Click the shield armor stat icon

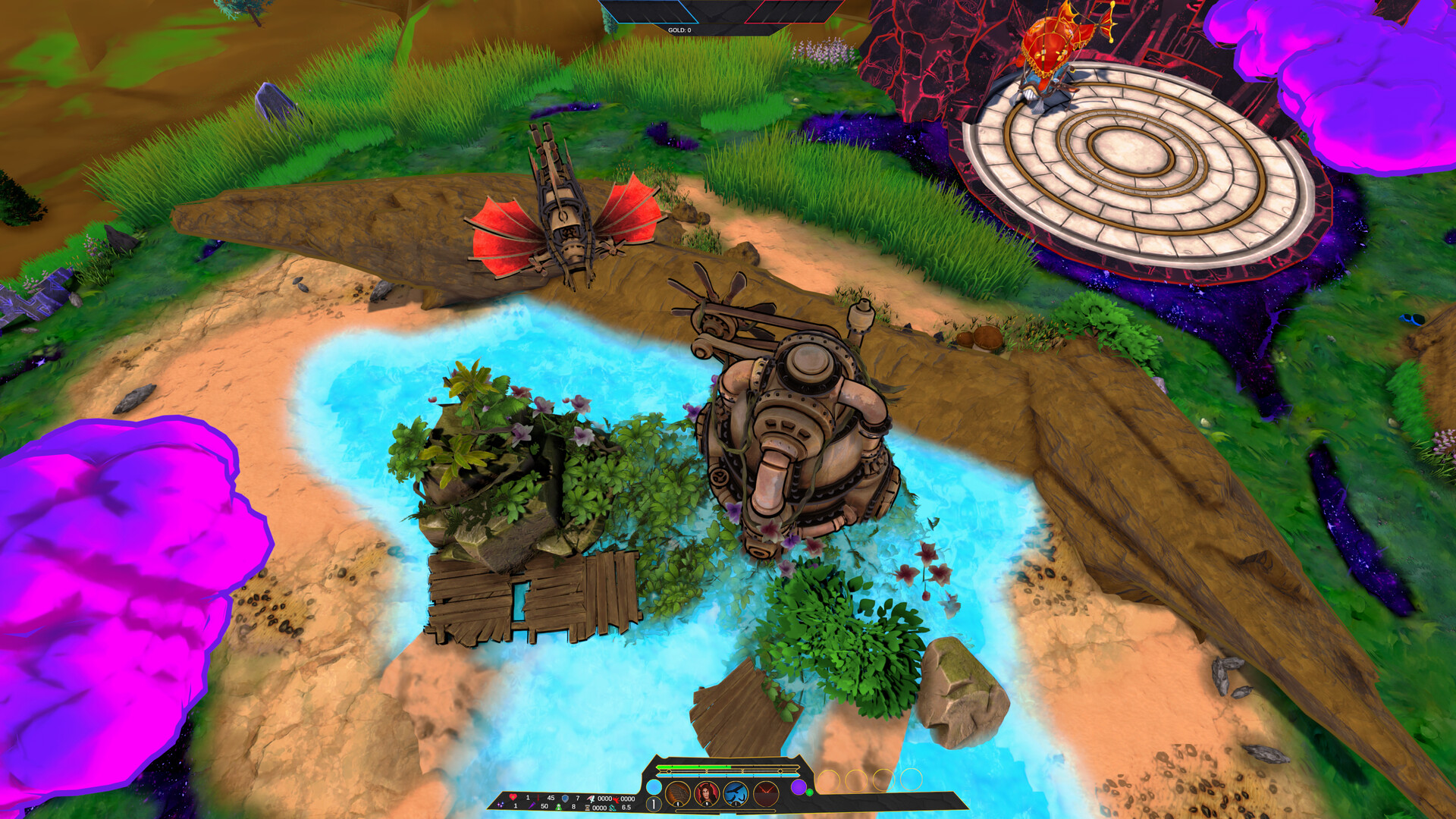coord(565,797)
